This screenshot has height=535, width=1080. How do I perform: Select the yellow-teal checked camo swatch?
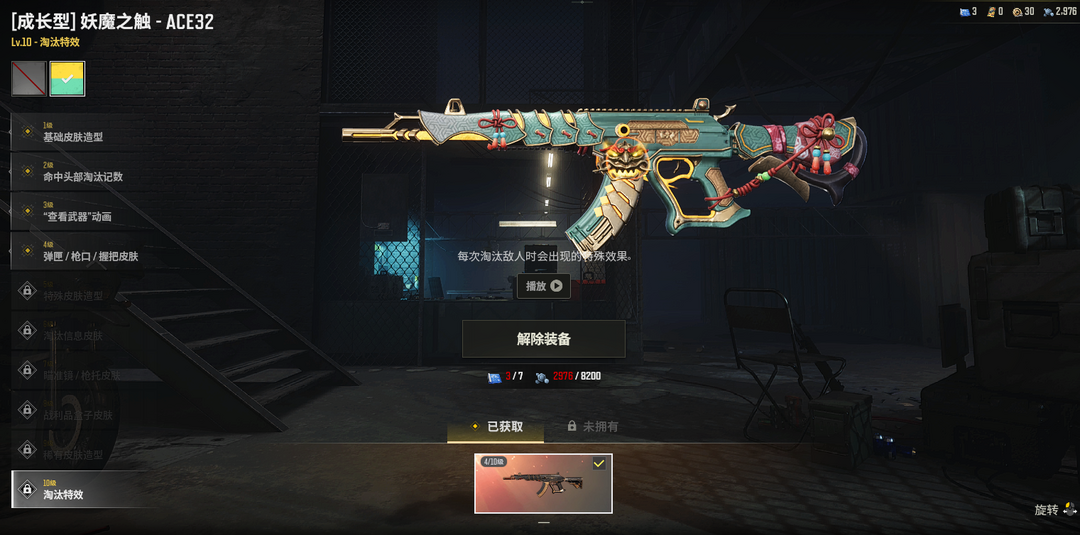point(68,79)
